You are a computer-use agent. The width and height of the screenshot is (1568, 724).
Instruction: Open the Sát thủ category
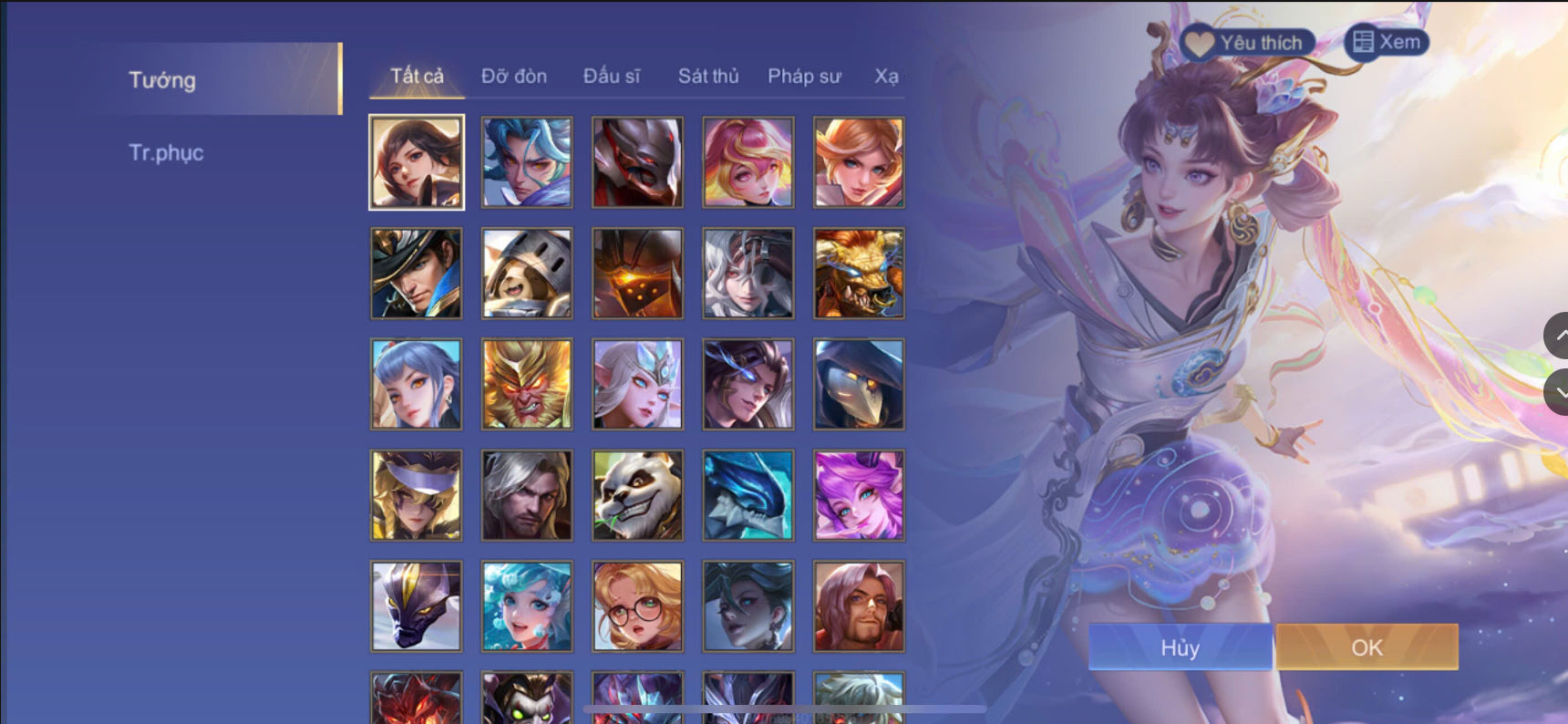tap(707, 77)
